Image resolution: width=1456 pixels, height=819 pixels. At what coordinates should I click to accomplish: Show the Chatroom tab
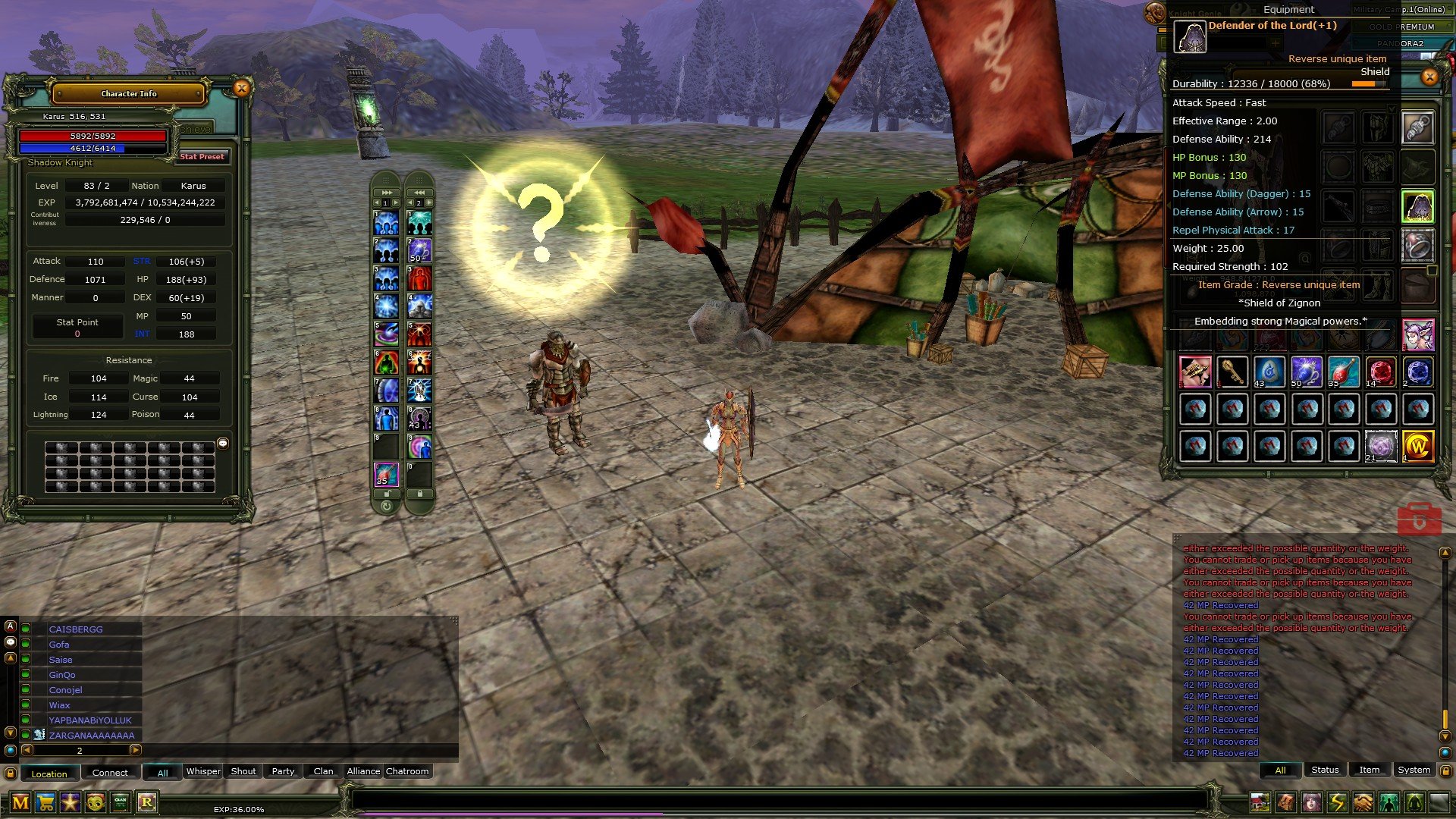pyautogui.click(x=407, y=771)
